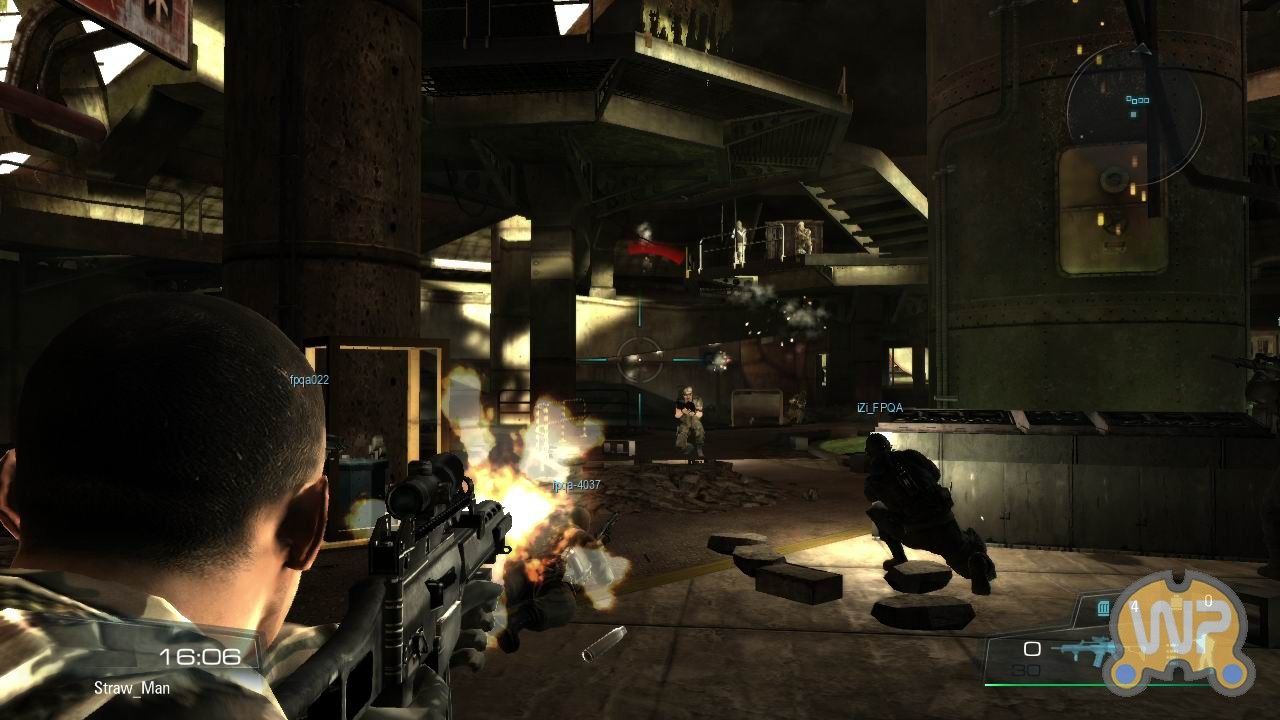This screenshot has height=720, width=1280.
Task: Click the left blue circle on the WP logo
Action: 1125,675
